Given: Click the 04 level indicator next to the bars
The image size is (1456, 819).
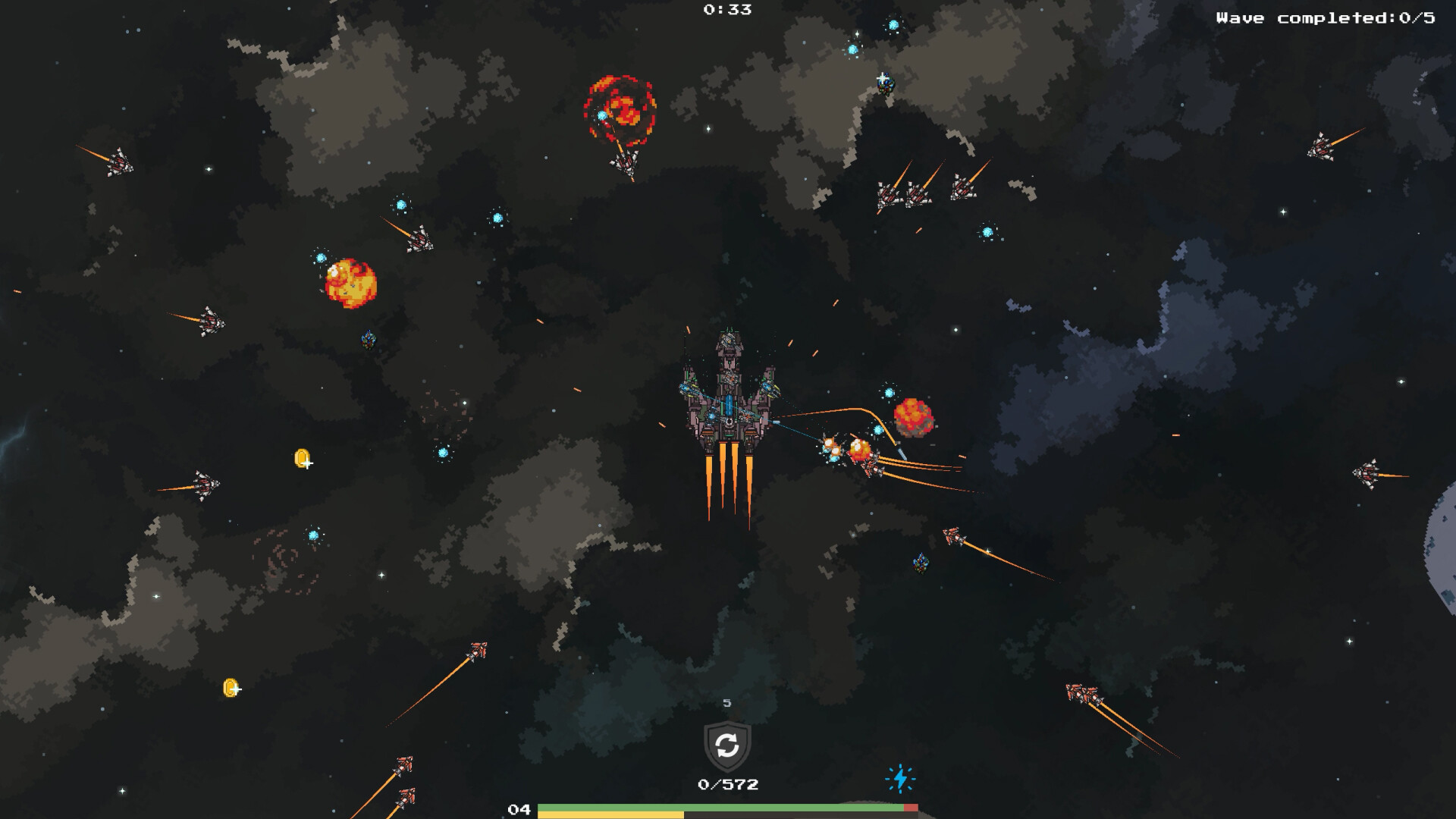Looking at the screenshot, I should click(521, 810).
